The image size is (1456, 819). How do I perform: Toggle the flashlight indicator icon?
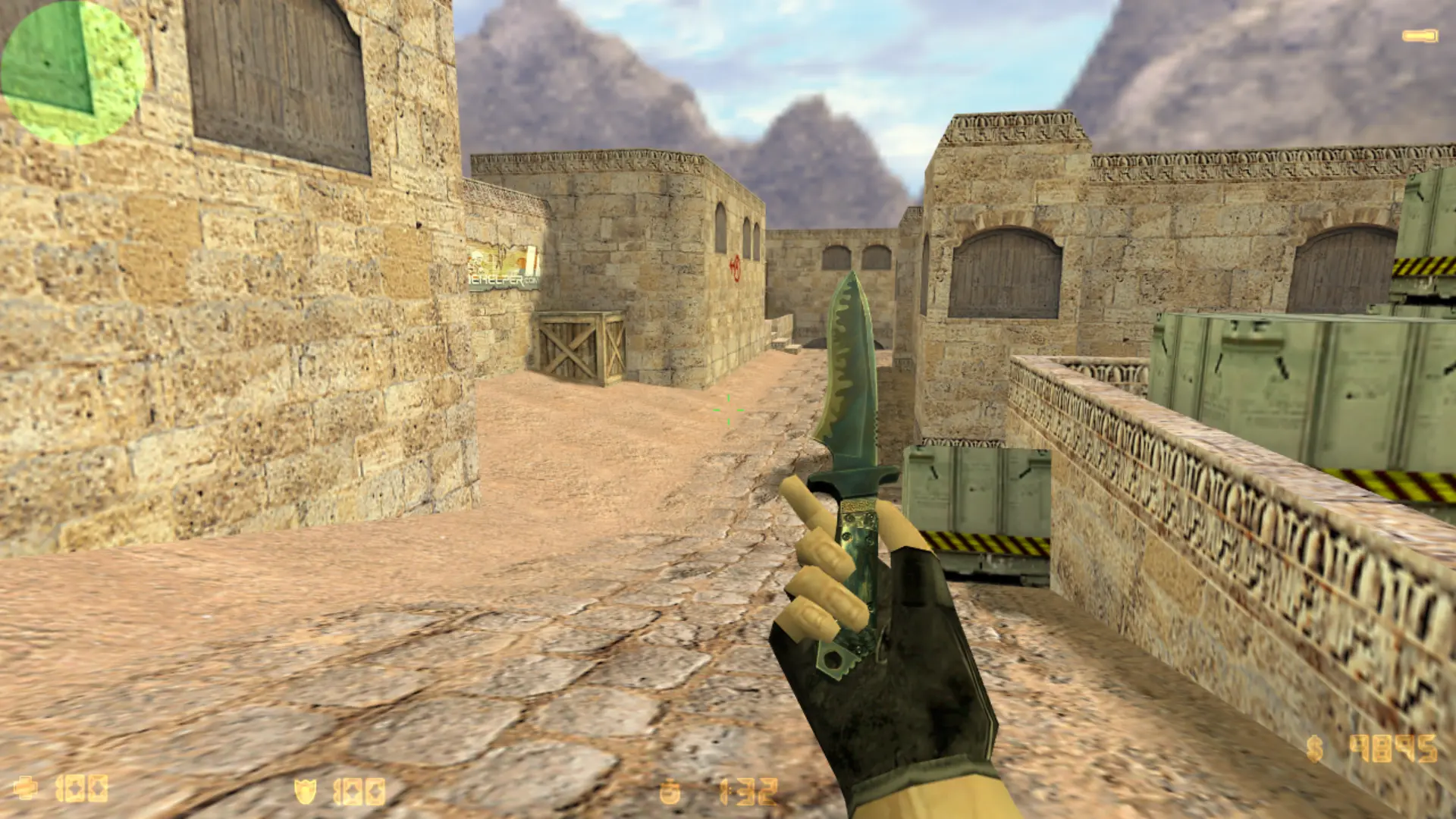click(x=1420, y=36)
